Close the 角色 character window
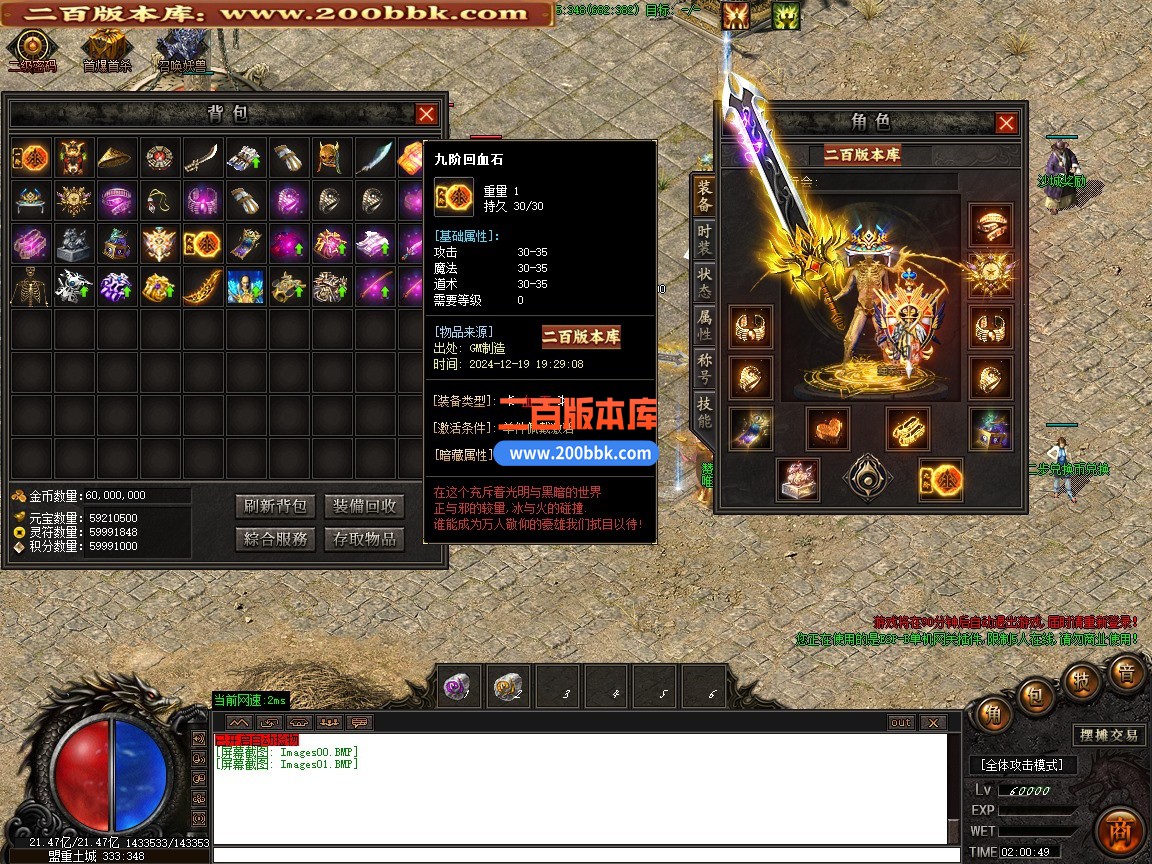This screenshot has width=1152, height=864. [1006, 123]
